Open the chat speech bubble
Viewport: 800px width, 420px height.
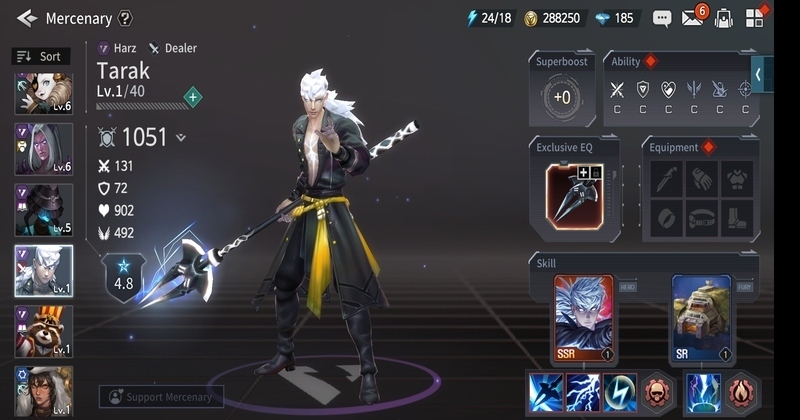(661, 18)
